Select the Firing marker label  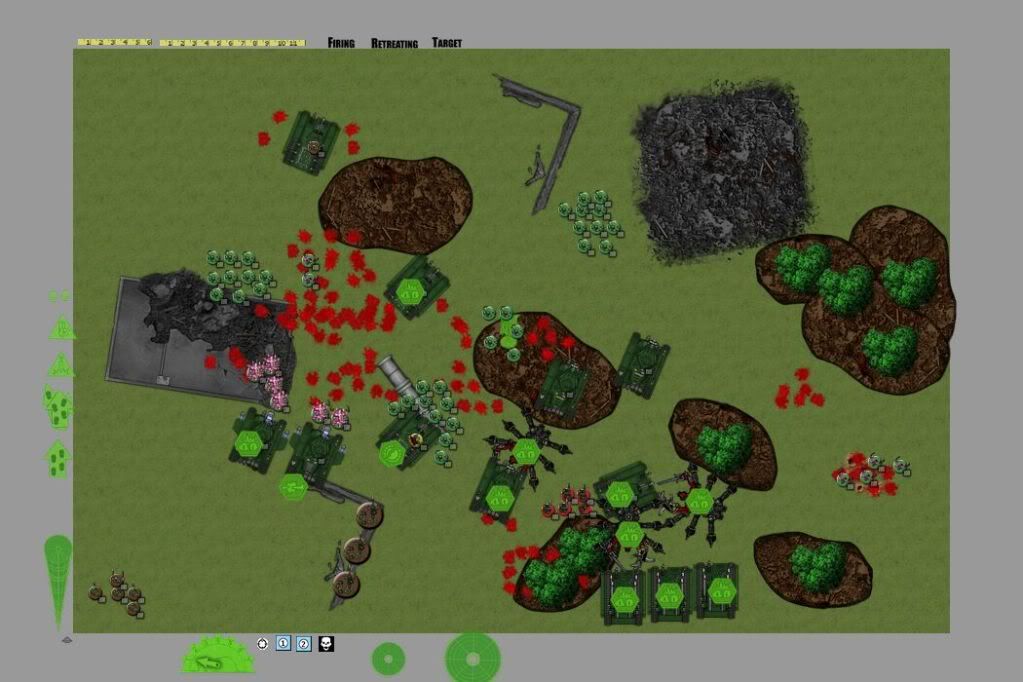[x=341, y=43]
